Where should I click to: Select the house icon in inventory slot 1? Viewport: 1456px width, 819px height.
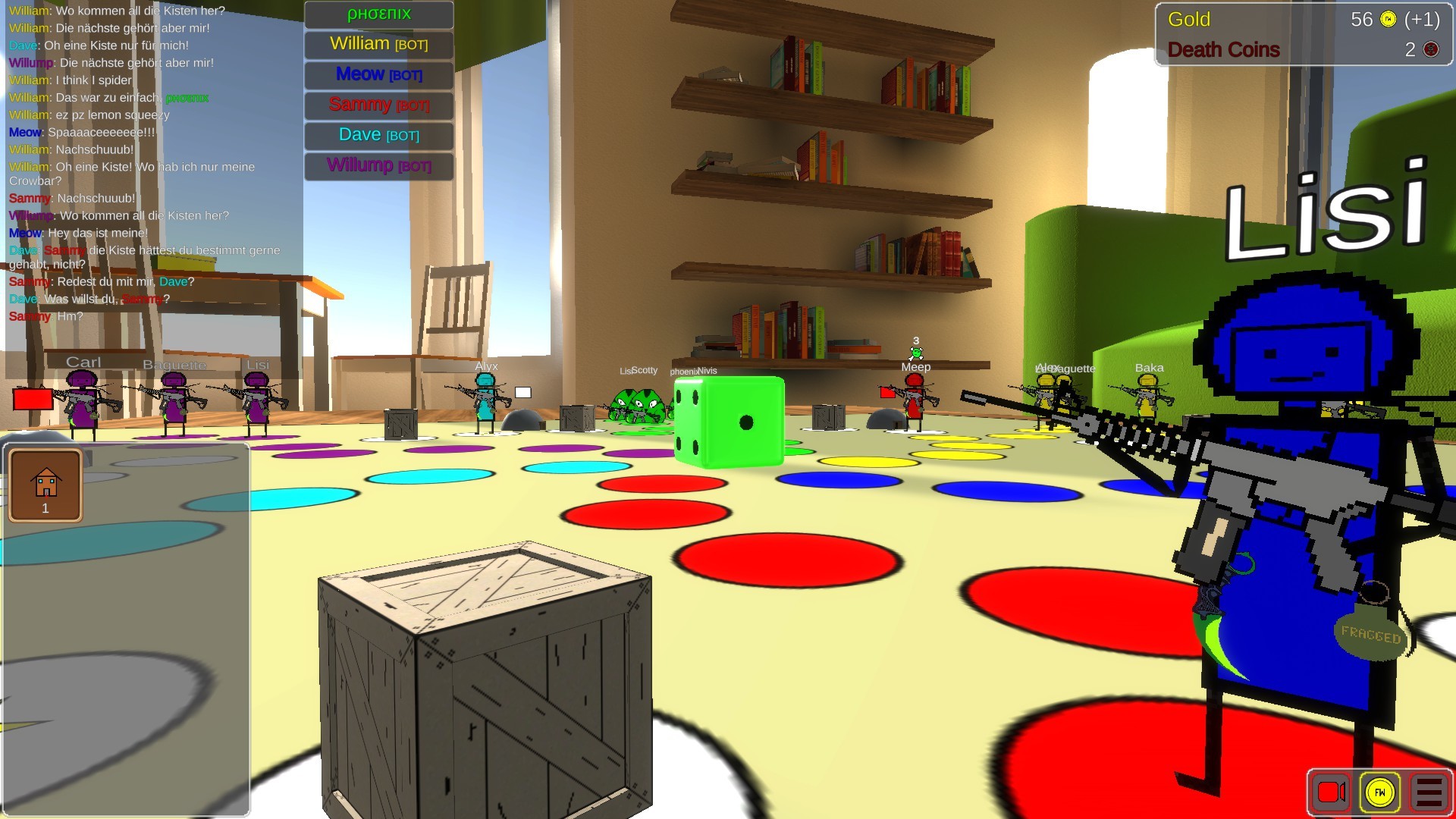[44, 483]
